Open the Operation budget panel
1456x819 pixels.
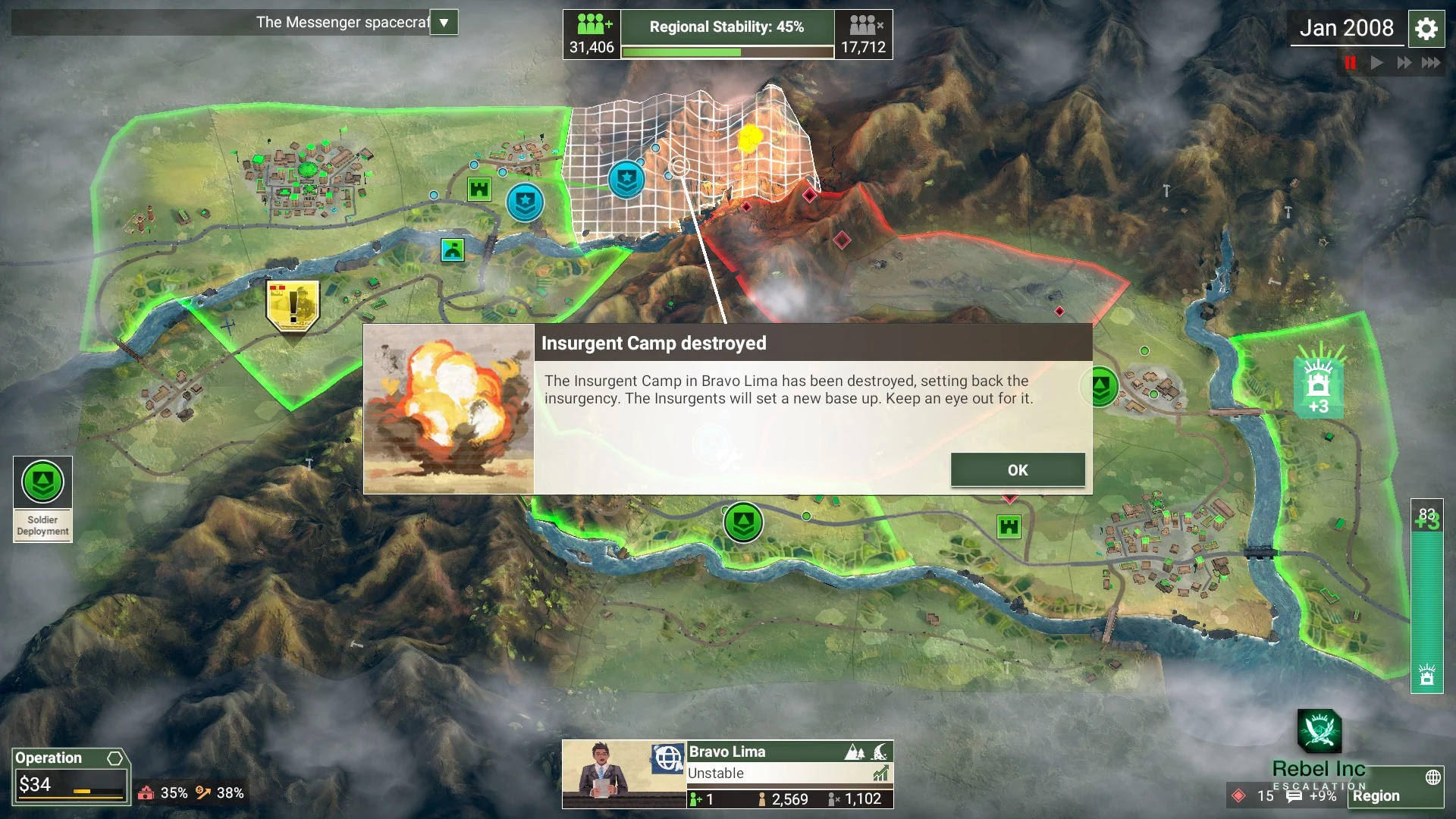[70, 777]
